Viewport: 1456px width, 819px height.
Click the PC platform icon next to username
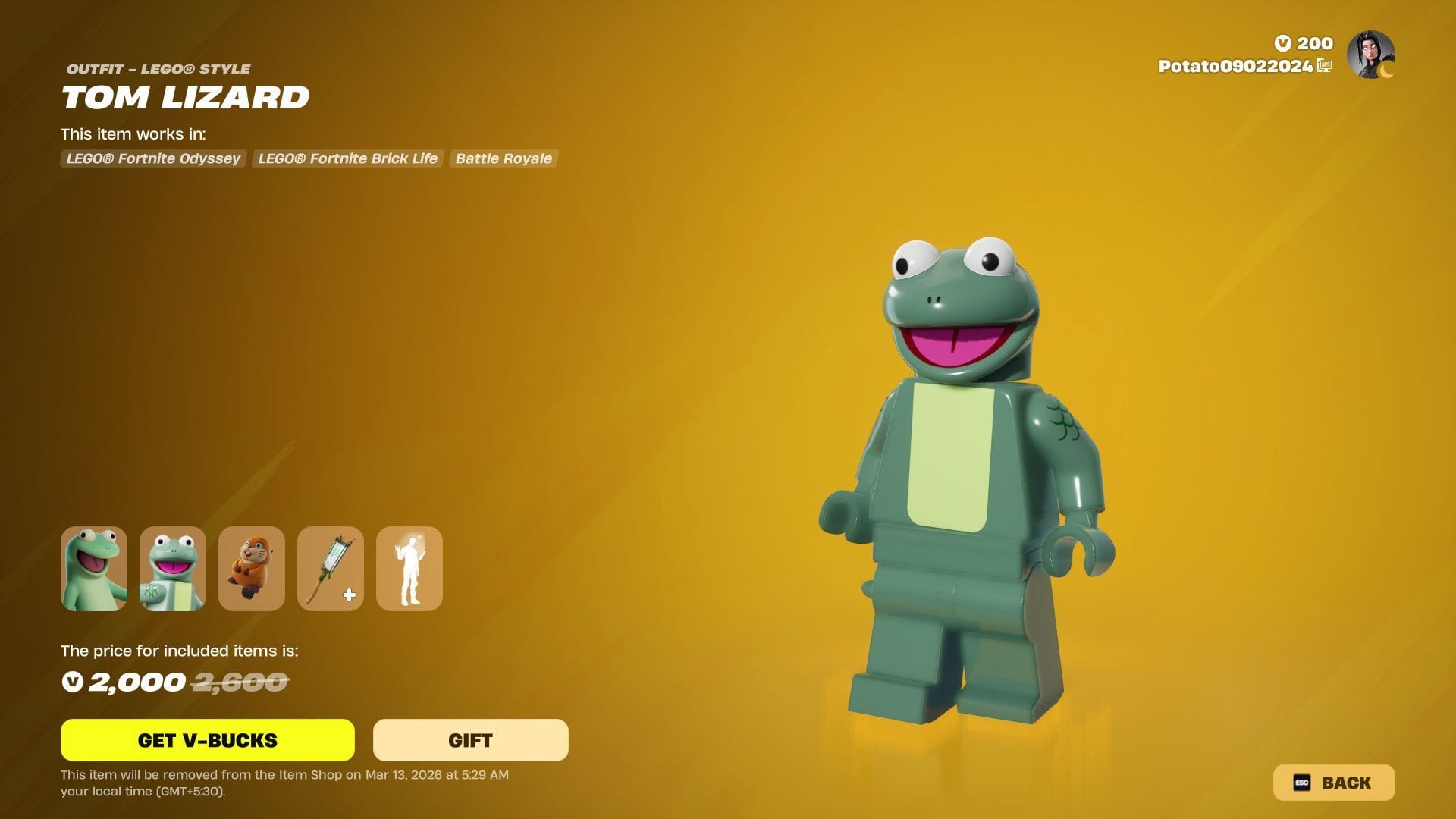1323,67
